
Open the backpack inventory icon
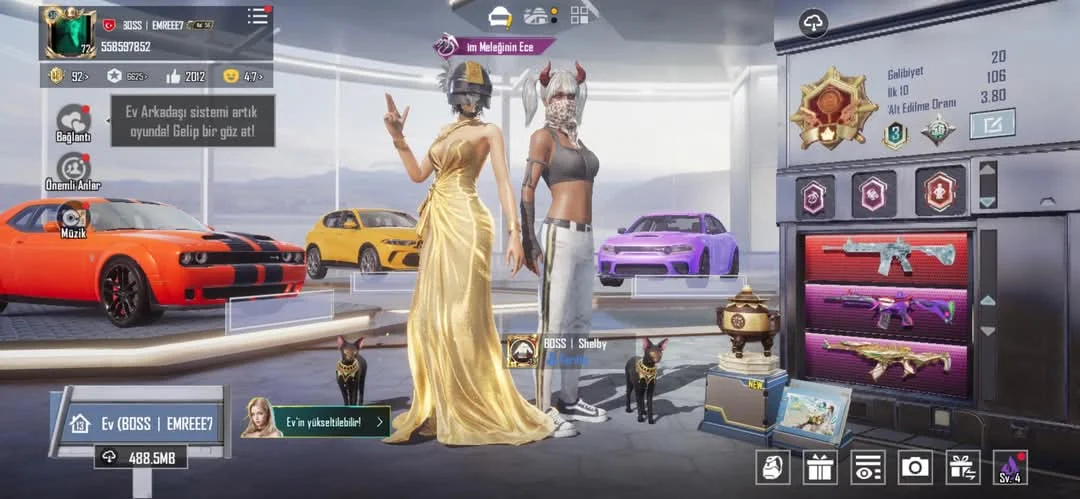coord(772,466)
